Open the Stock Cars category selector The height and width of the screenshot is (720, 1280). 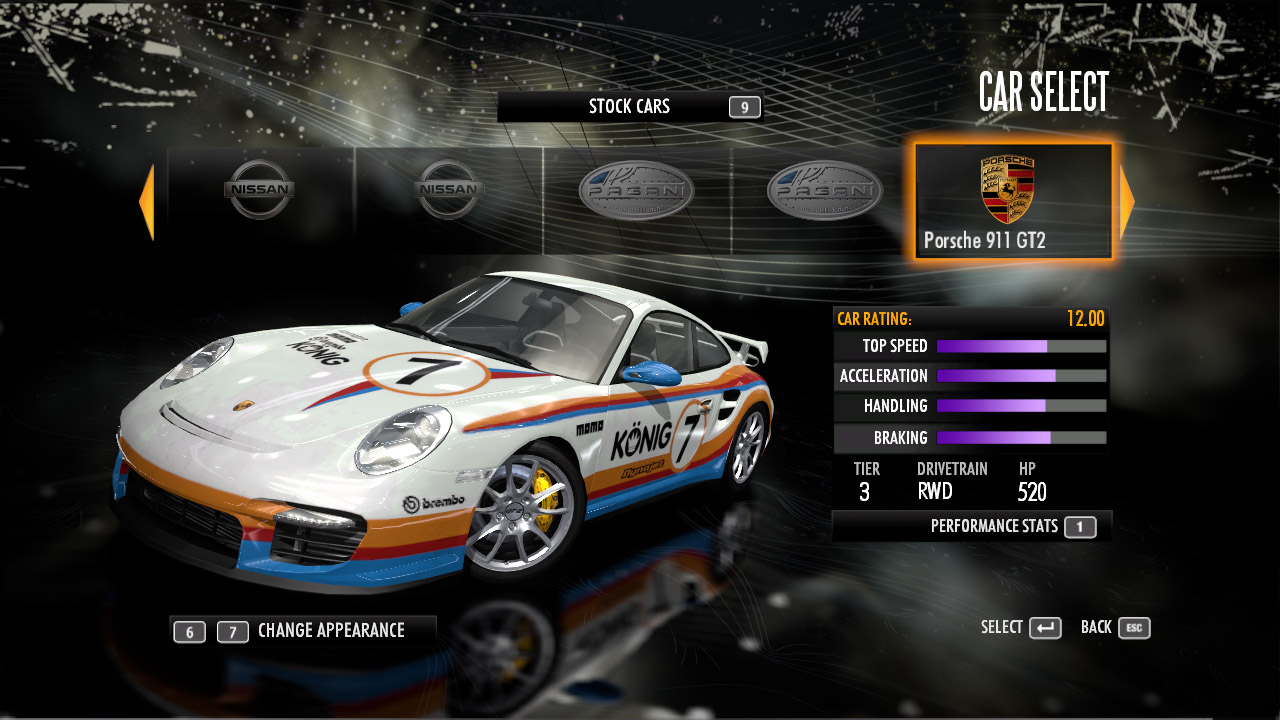629,107
